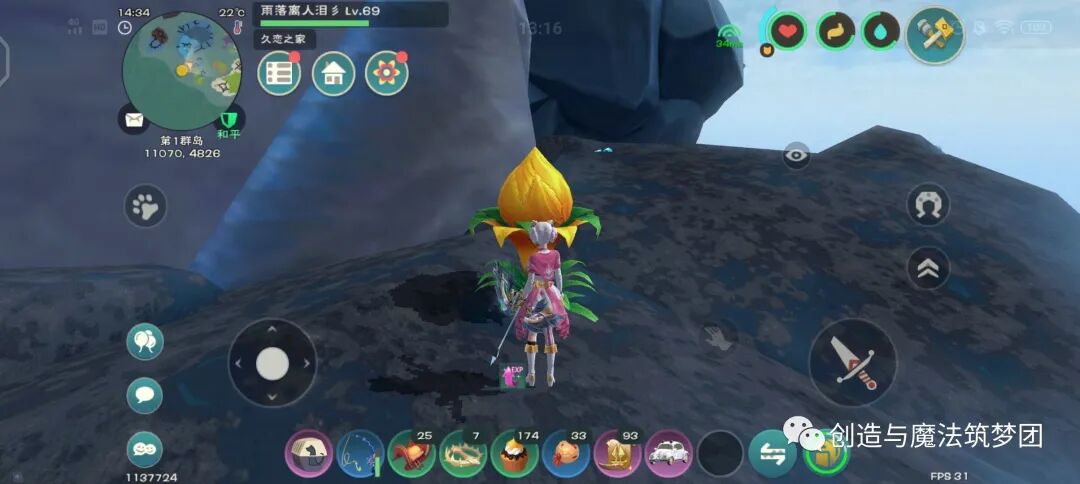Open the flower event icon
Screen dimensions: 1080x484
386,74
